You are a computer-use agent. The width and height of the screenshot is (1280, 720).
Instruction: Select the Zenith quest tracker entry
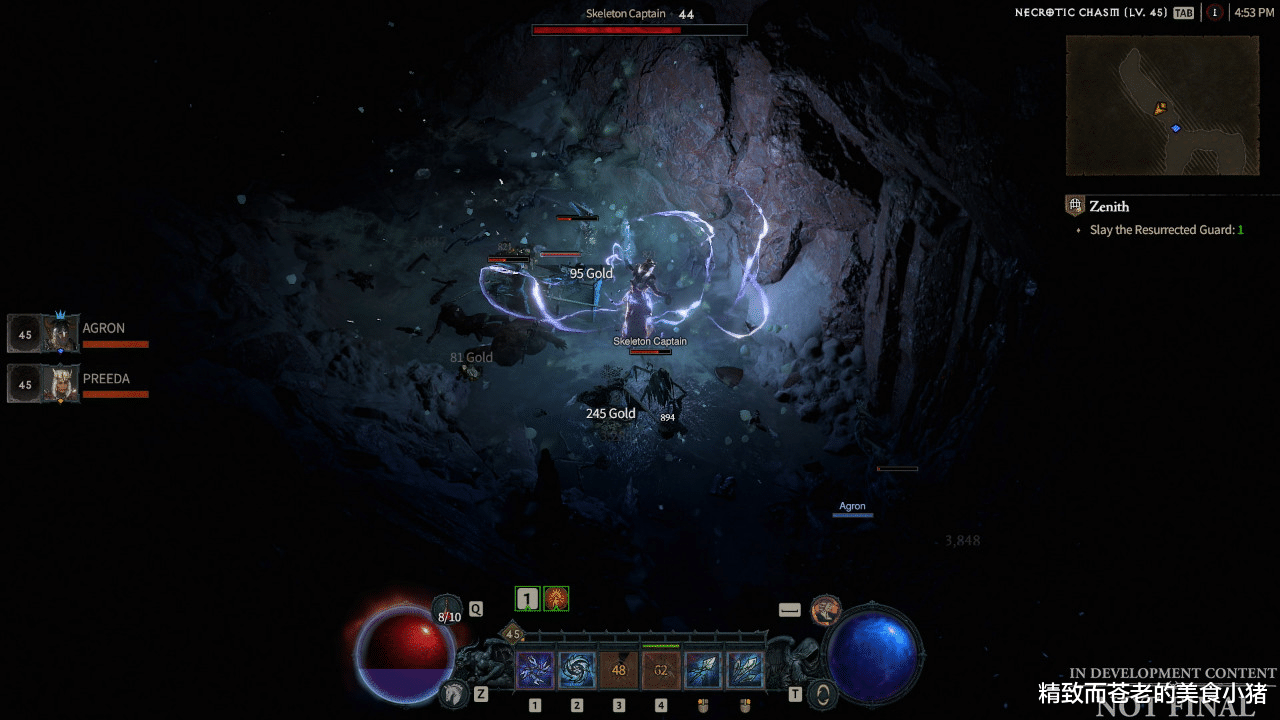pyautogui.click(x=1109, y=207)
